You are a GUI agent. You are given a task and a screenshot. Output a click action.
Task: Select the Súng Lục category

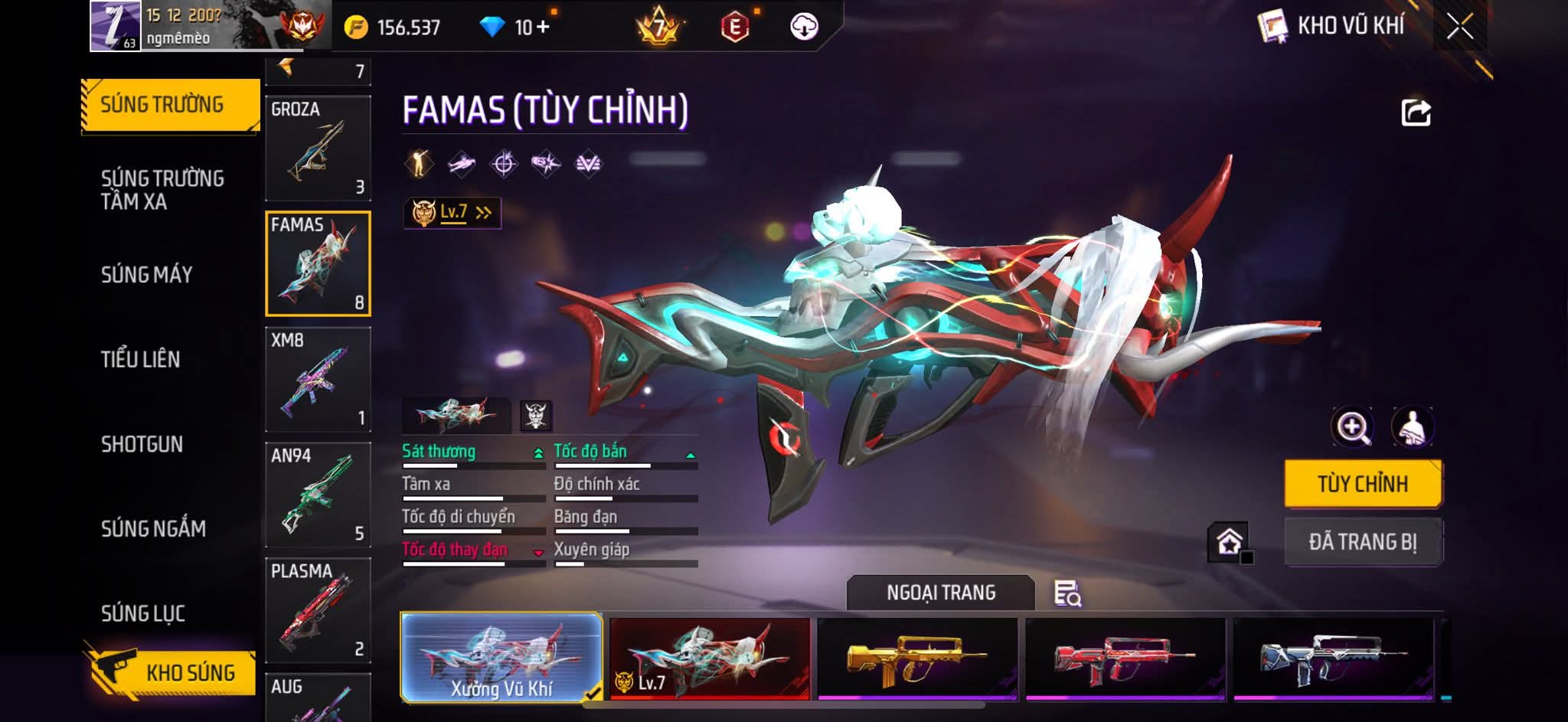click(x=143, y=613)
